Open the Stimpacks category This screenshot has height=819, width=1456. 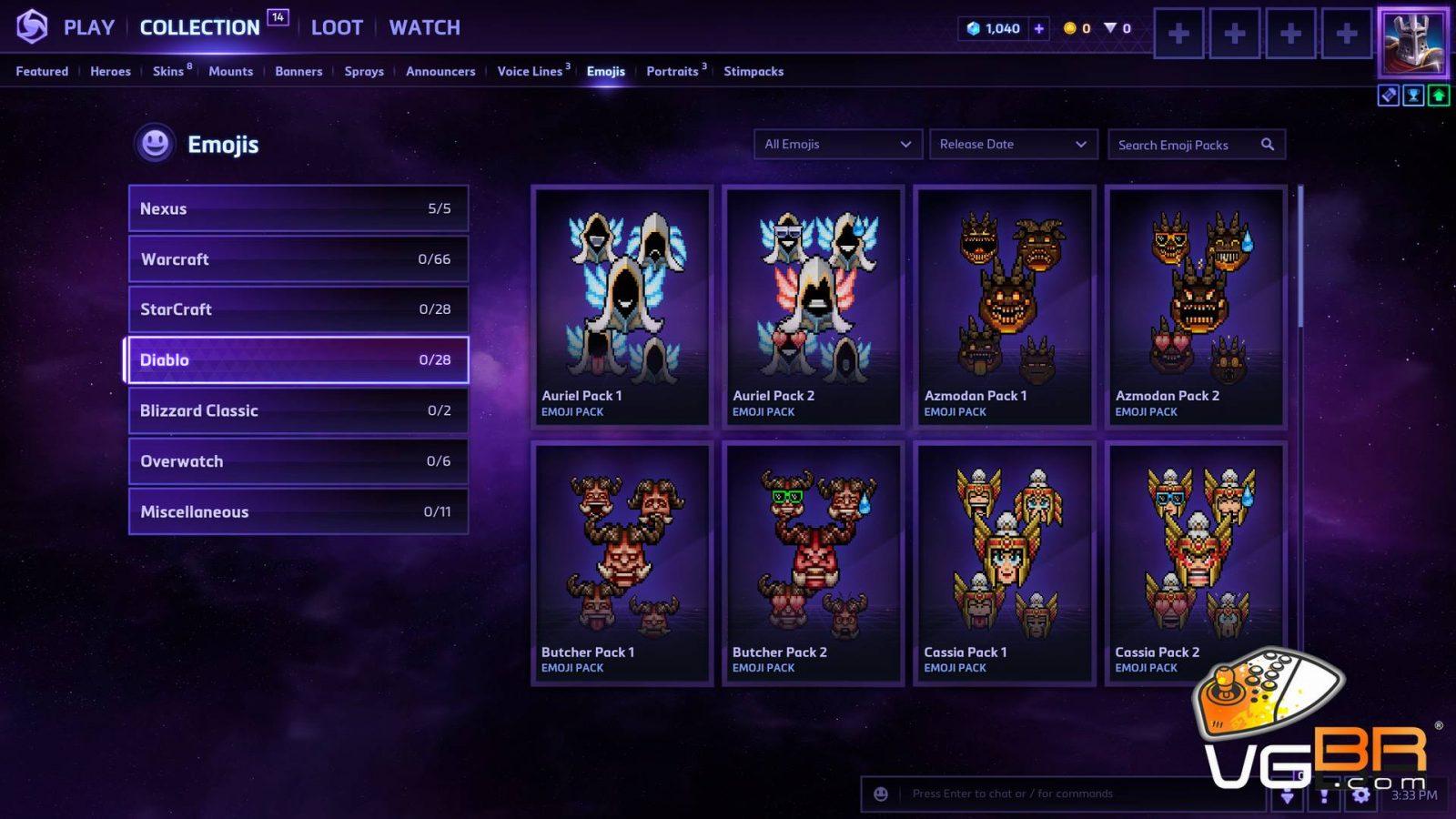753,71
